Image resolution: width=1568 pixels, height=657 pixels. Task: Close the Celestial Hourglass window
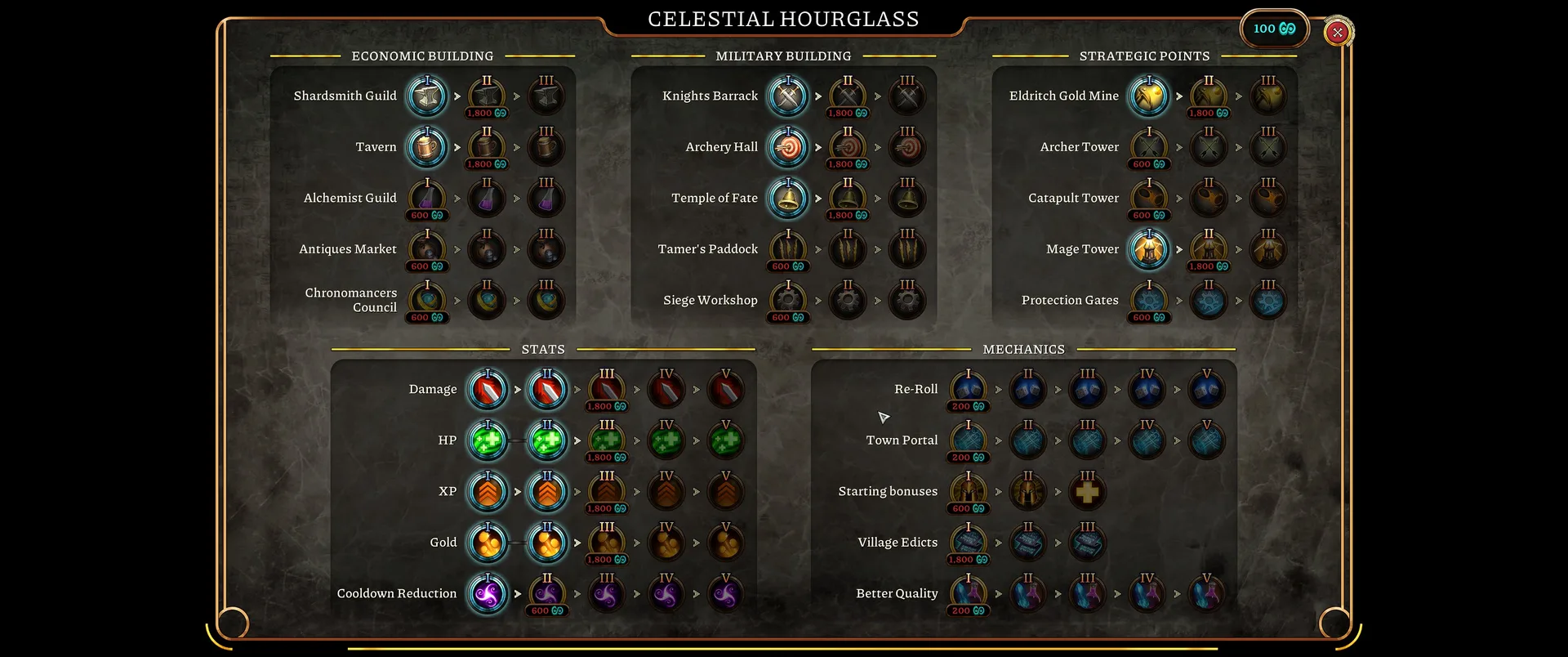1337,32
